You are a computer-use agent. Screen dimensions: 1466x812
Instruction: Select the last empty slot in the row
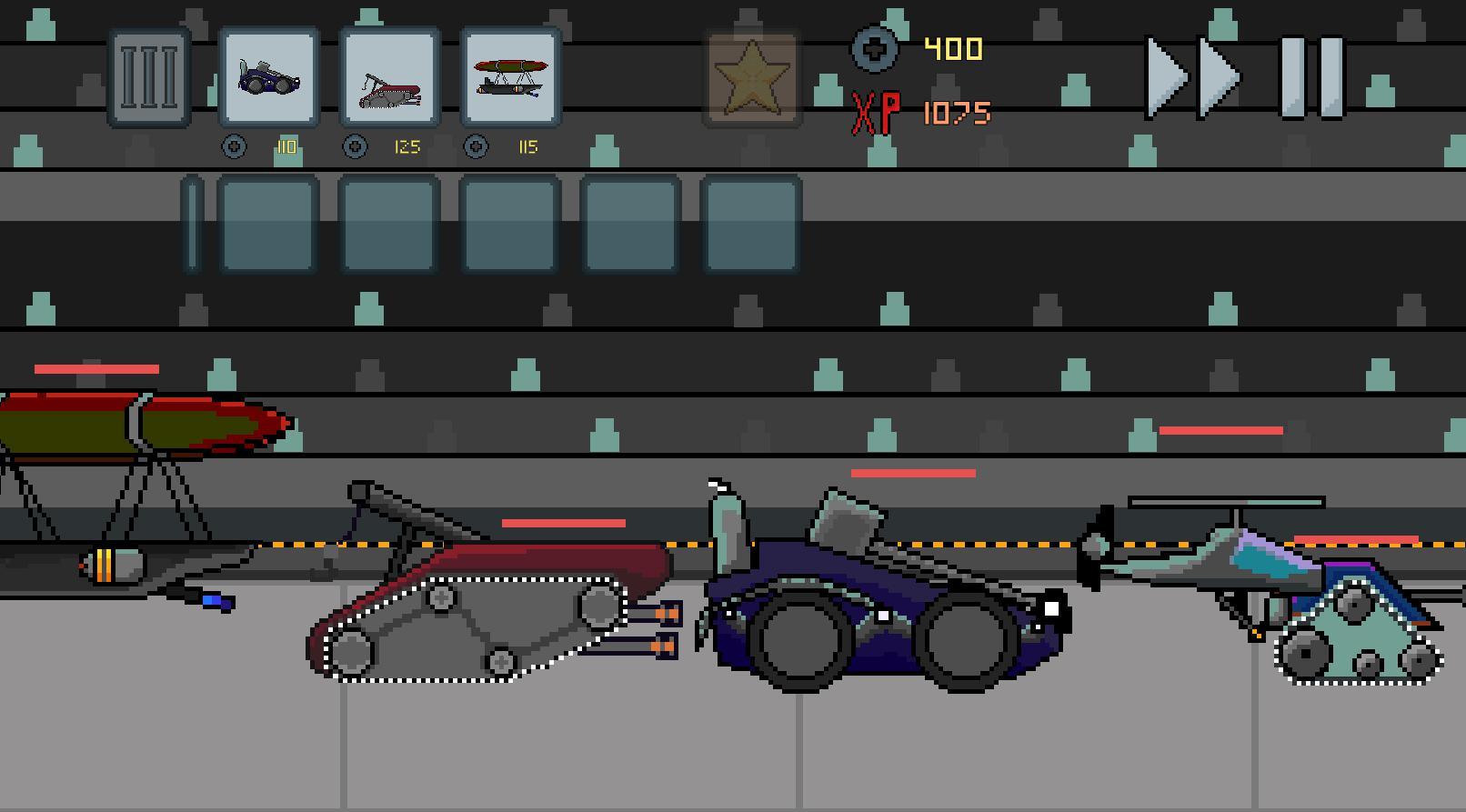(750, 224)
